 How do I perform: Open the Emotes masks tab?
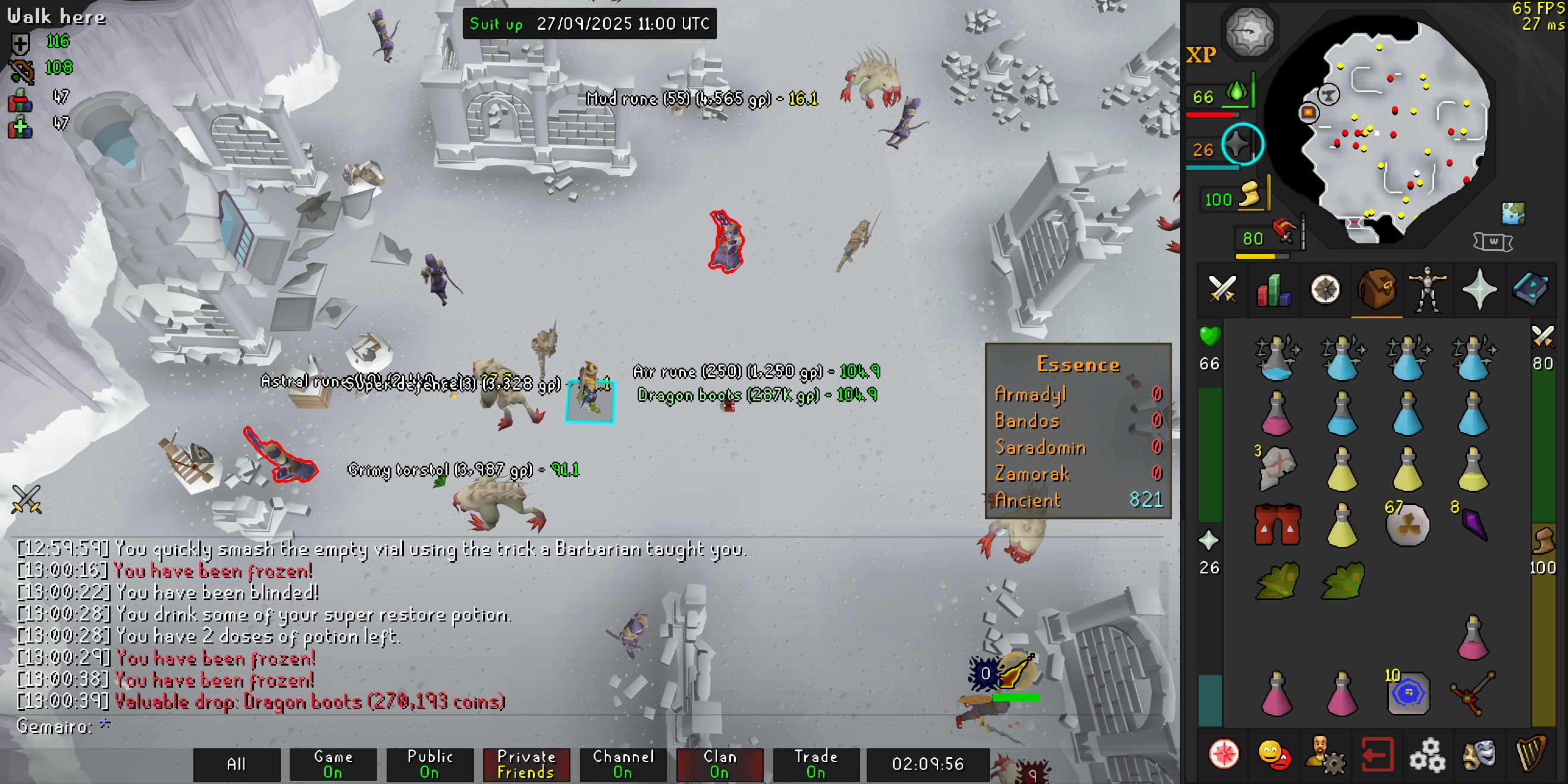pos(1479,755)
